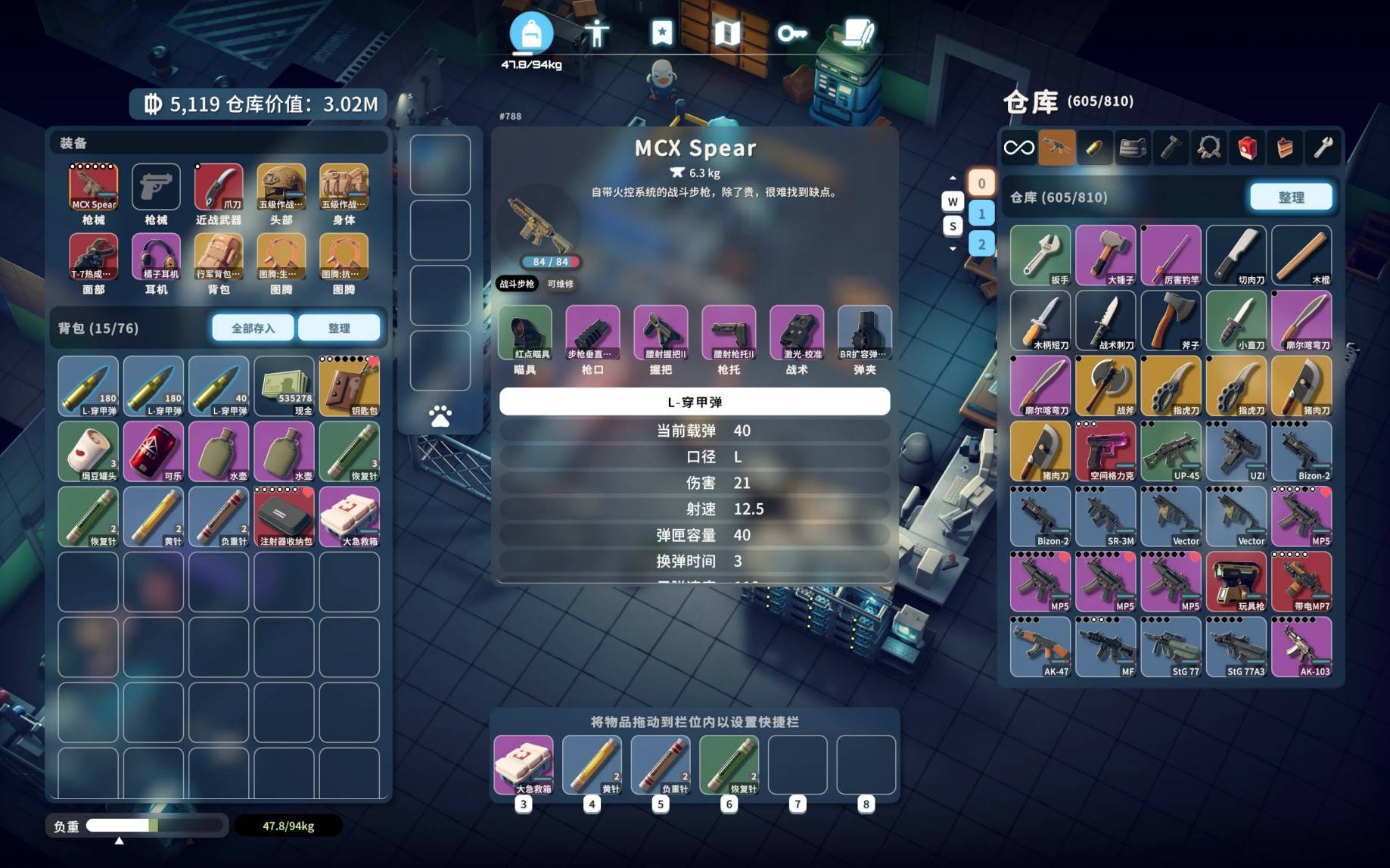
Task: Open the key tab in top bar
Action: [791, 33]
